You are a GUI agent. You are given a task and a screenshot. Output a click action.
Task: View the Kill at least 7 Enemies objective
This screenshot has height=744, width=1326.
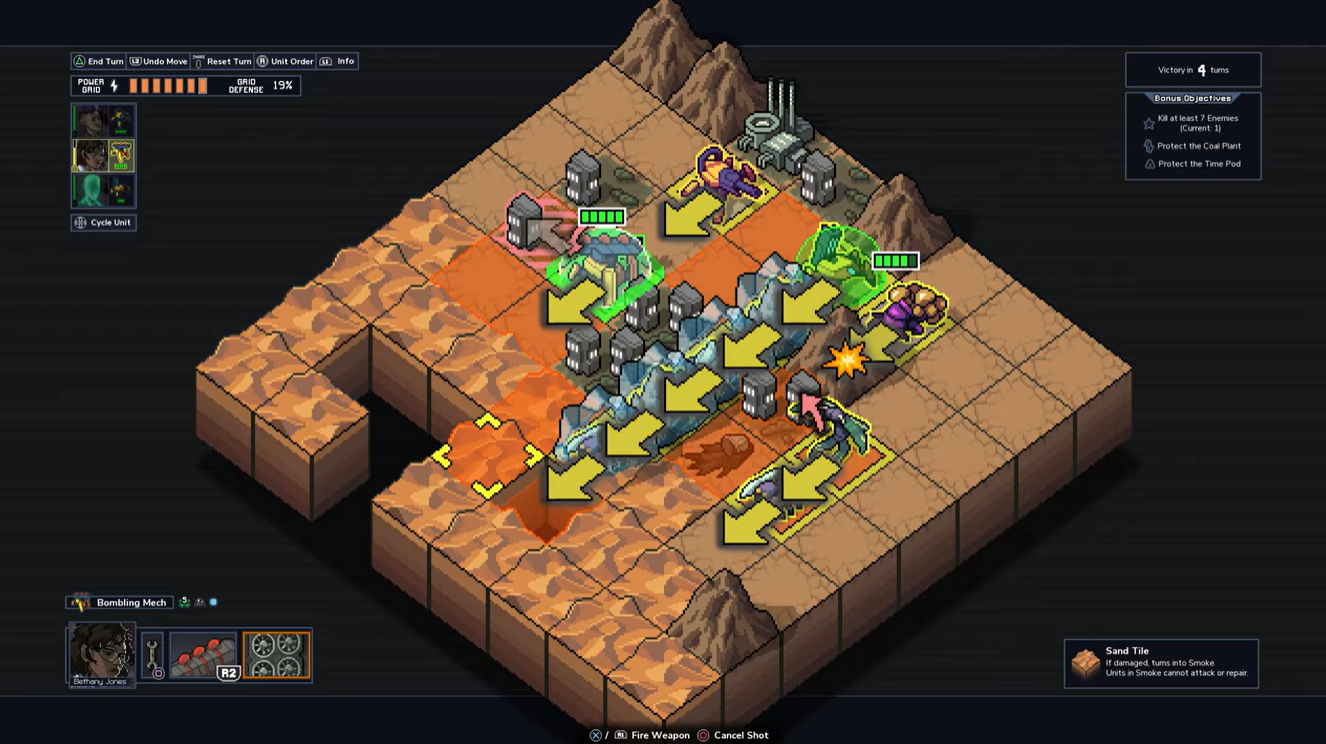(1197, 123)
